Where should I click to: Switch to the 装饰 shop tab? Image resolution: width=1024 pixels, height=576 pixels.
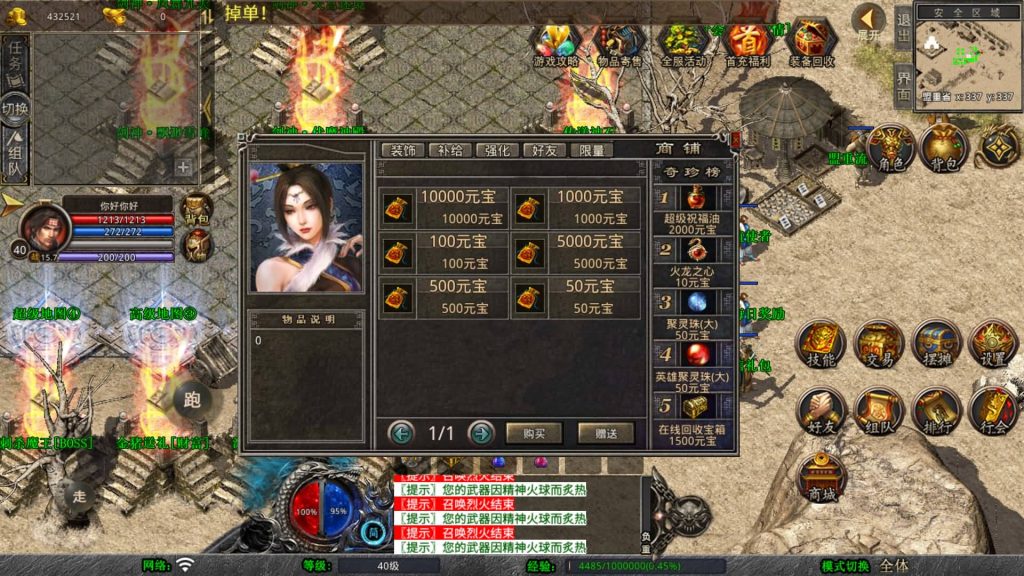point(403,150)
